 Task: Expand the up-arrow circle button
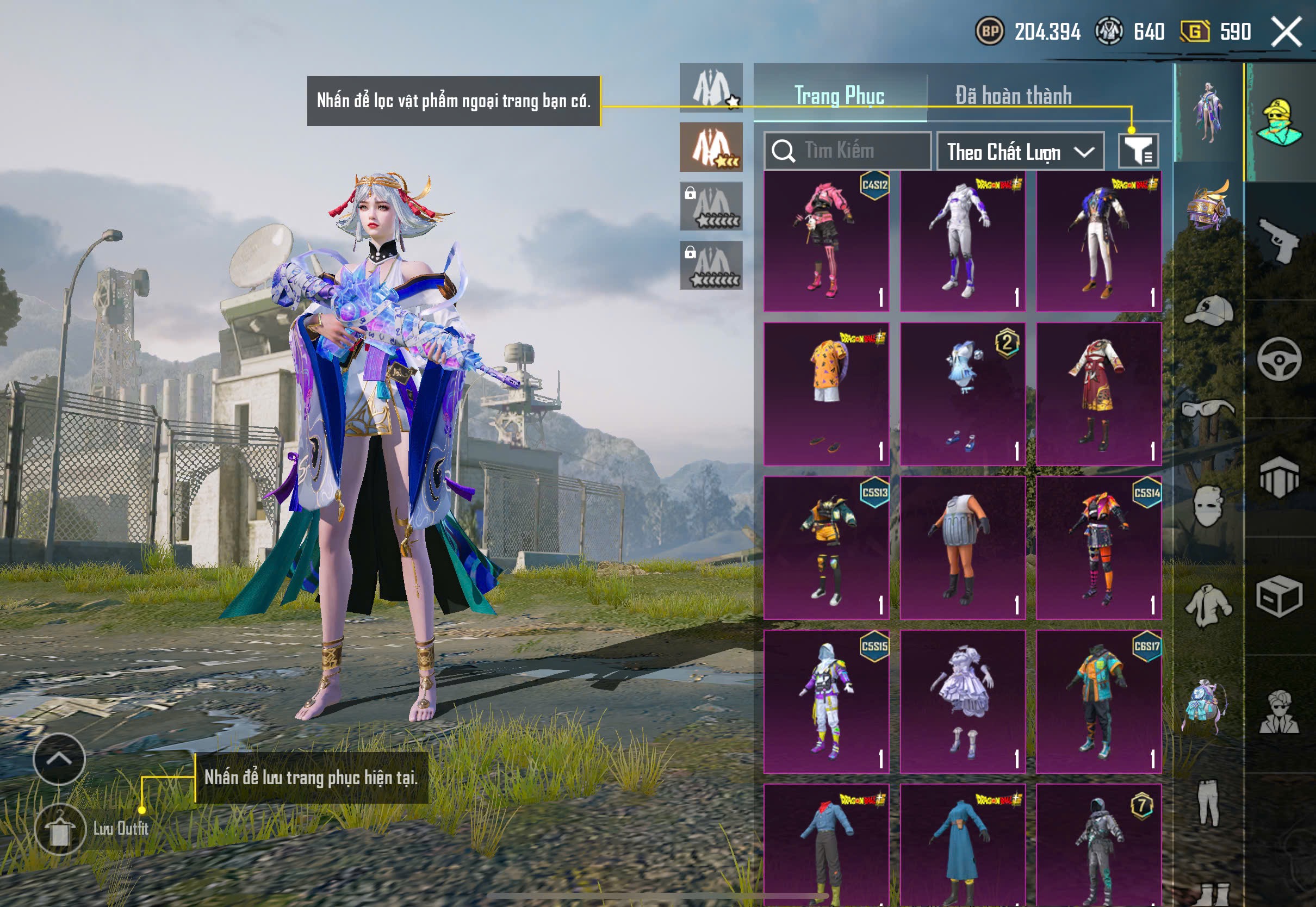(59, 759)
